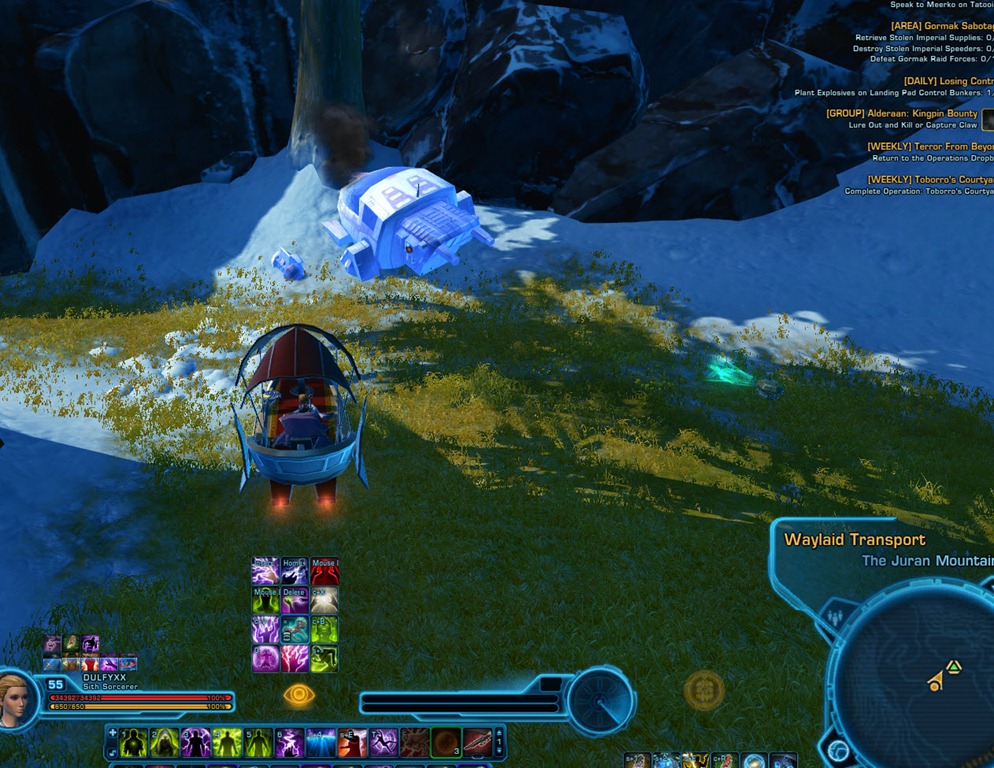Image resolution: width=994 pixels, height=768 pixels.
Task: Use the hooded figure ability in slot 2
Action: pyautogui.click(x=165, y=743)
